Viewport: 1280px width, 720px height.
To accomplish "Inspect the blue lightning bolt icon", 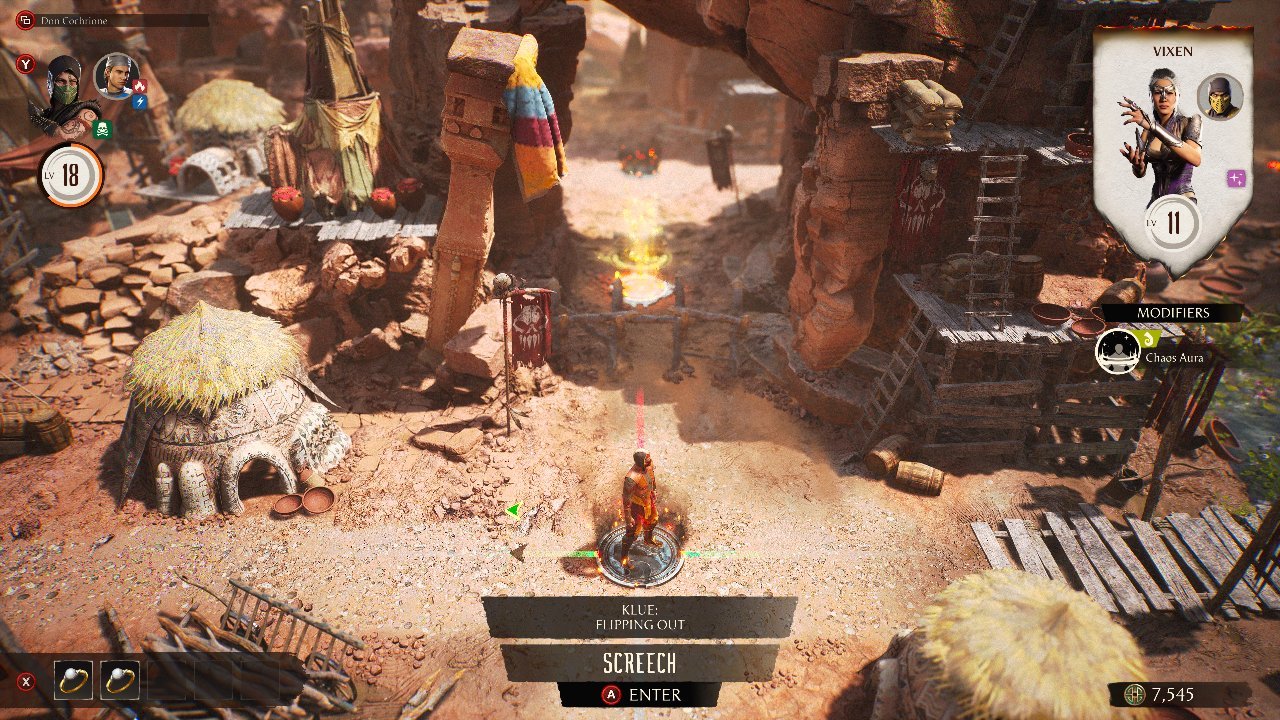I will click(140, 102).
